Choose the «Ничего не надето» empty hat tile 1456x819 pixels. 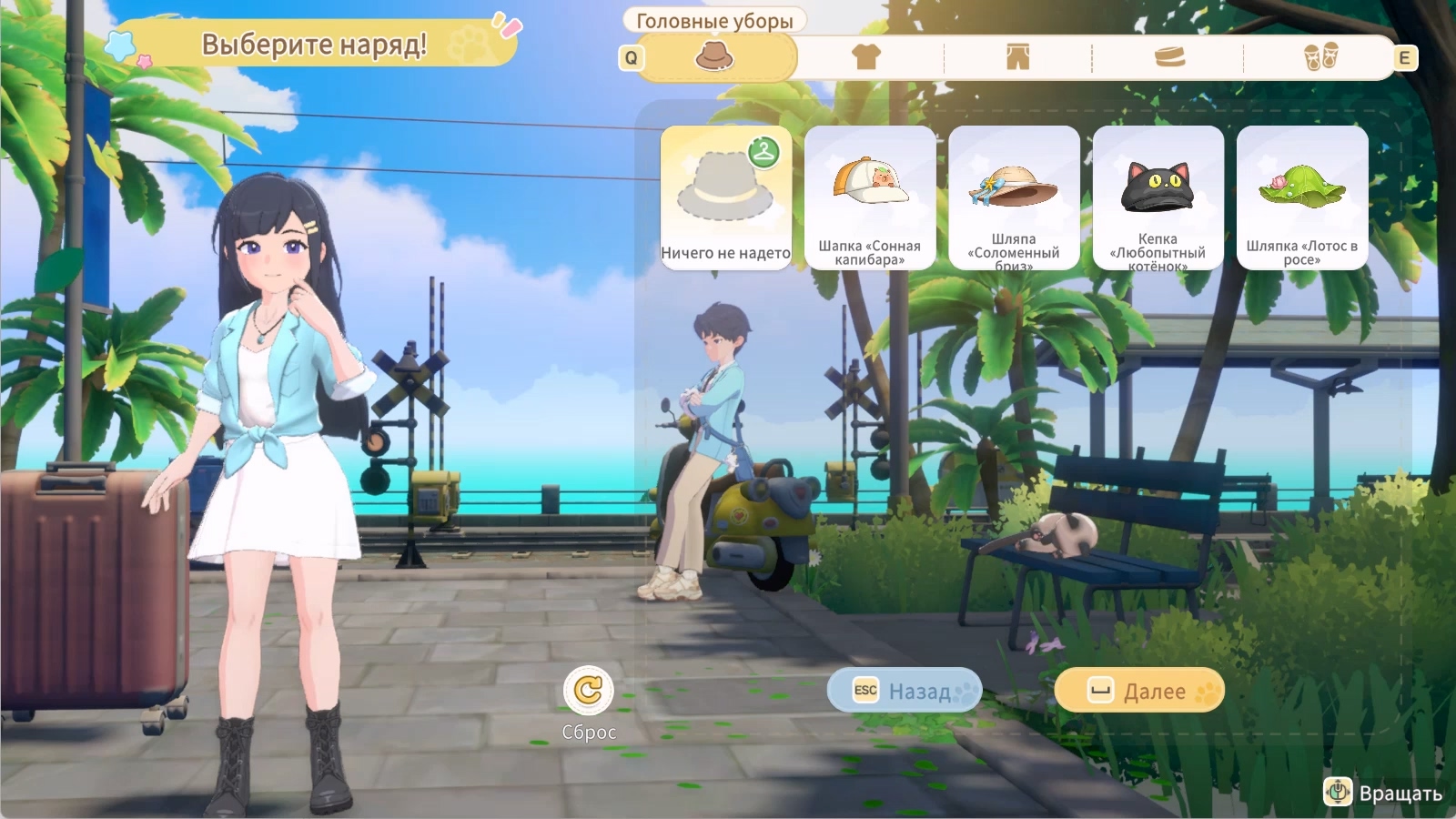[x=725, y=197]
